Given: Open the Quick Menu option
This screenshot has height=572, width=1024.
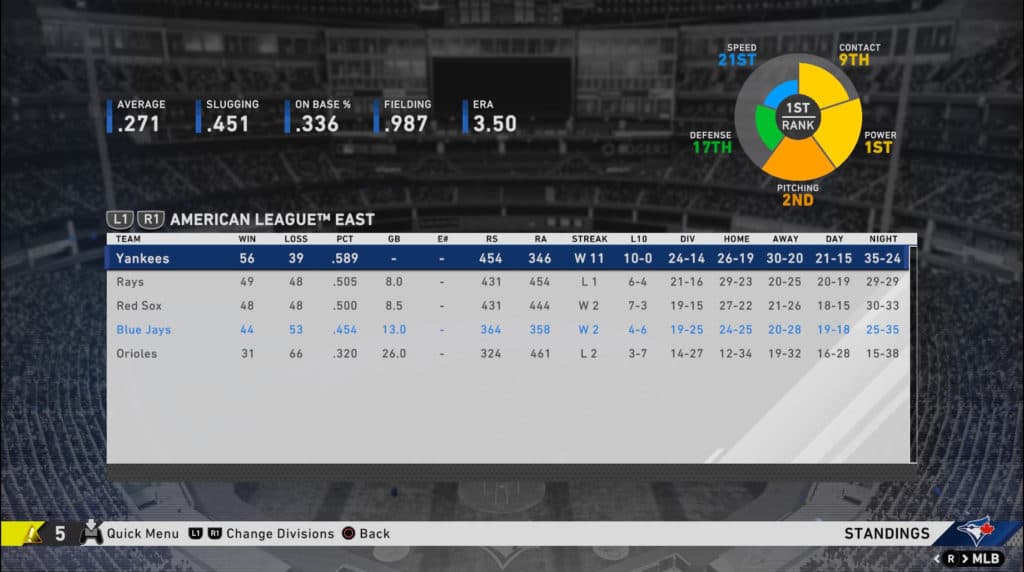Looking at the screenshot, I should click(x=142, y=534).
